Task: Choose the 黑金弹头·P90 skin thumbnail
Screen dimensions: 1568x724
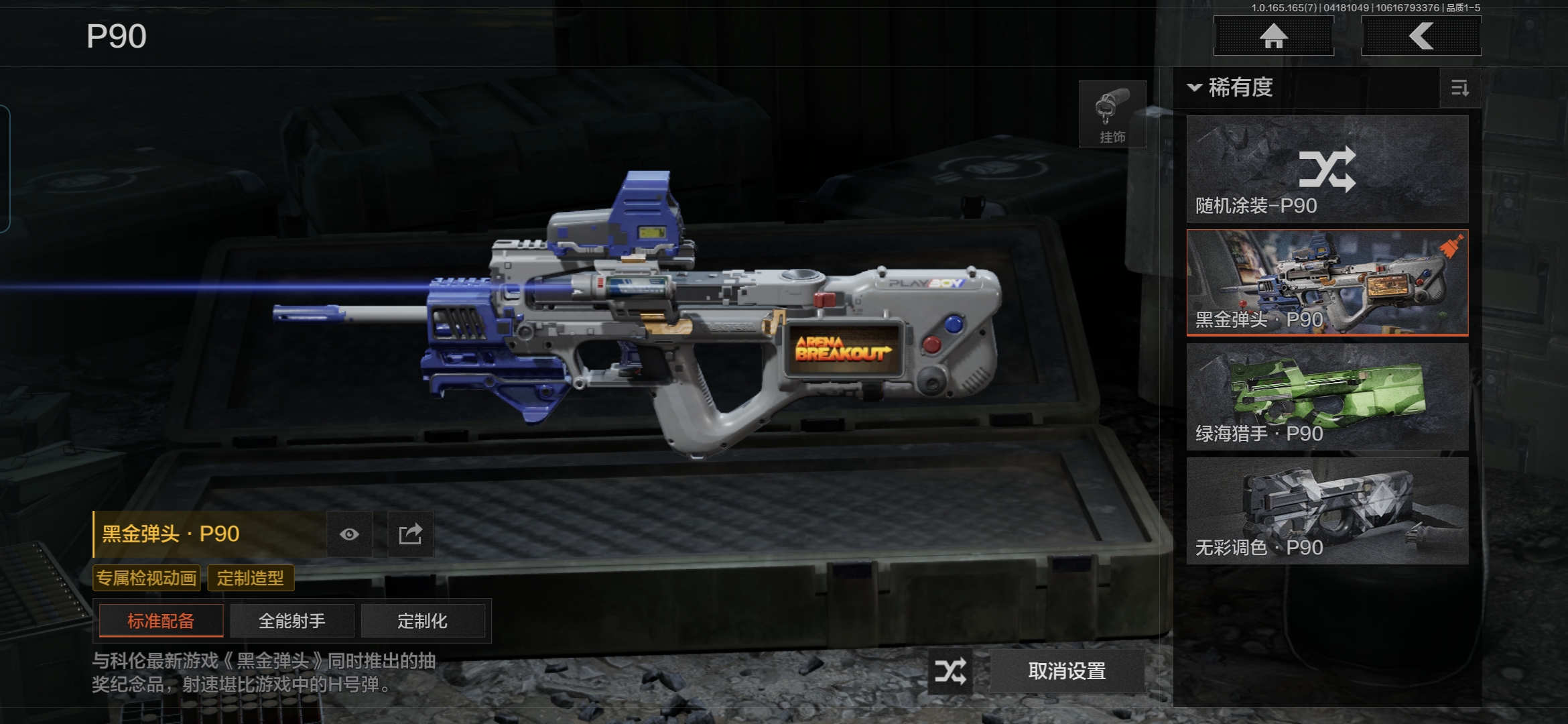Action: pos(1327,283)
